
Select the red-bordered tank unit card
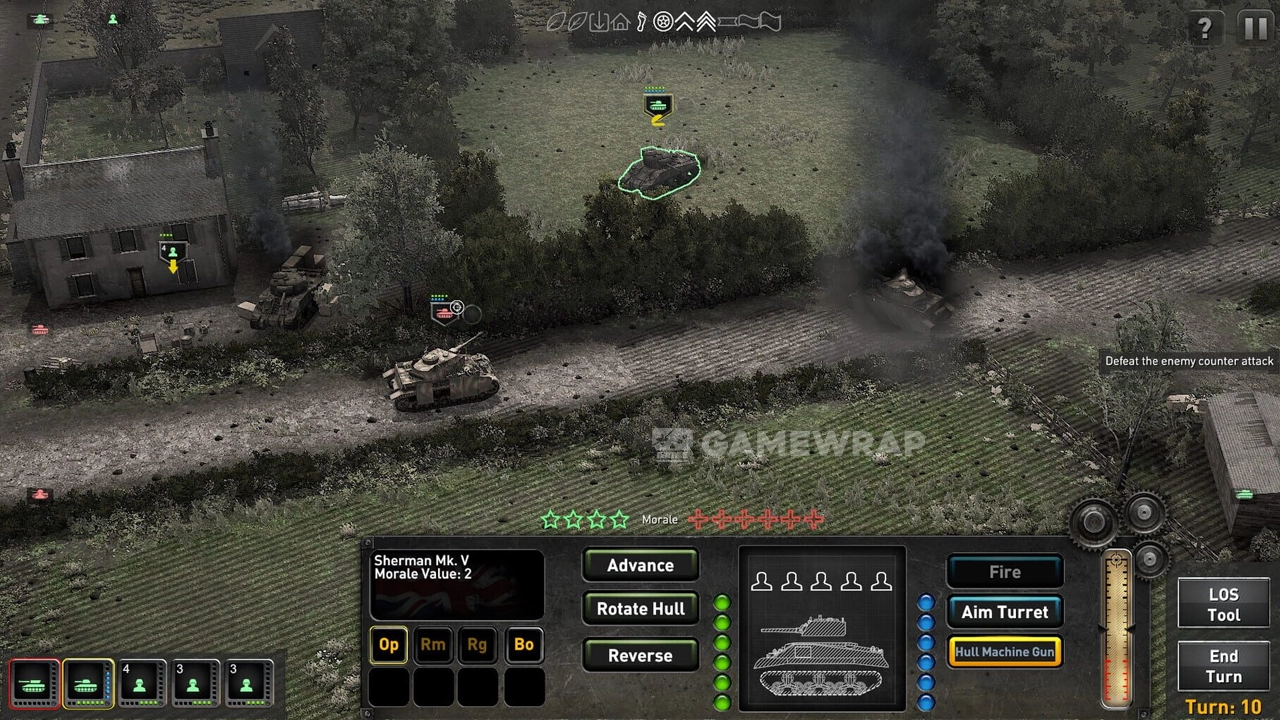34,684
